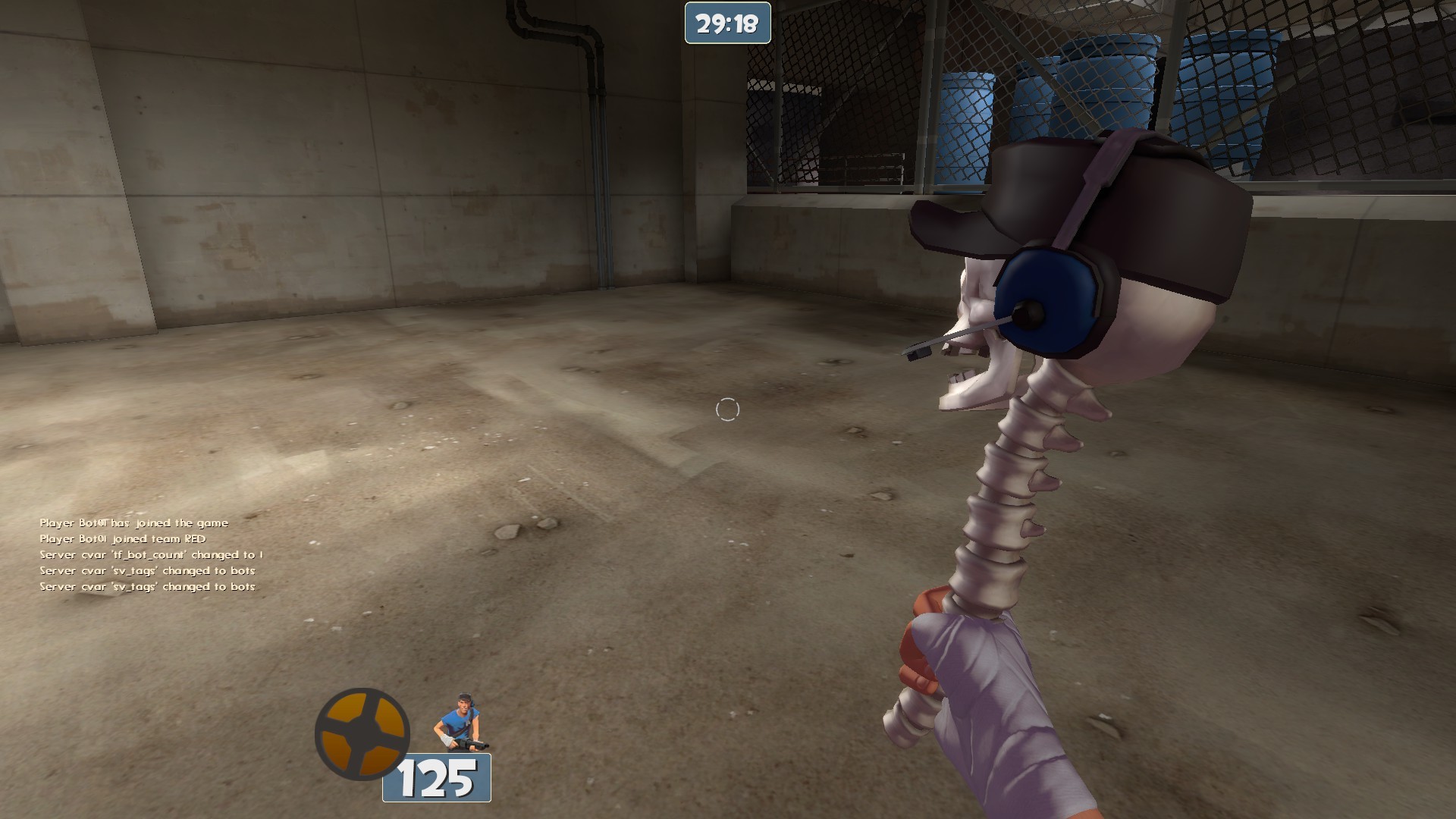This screenshot has height=819, width=1456.
Task: Click the crosshair circle at screen center
Action: [727, 409]
